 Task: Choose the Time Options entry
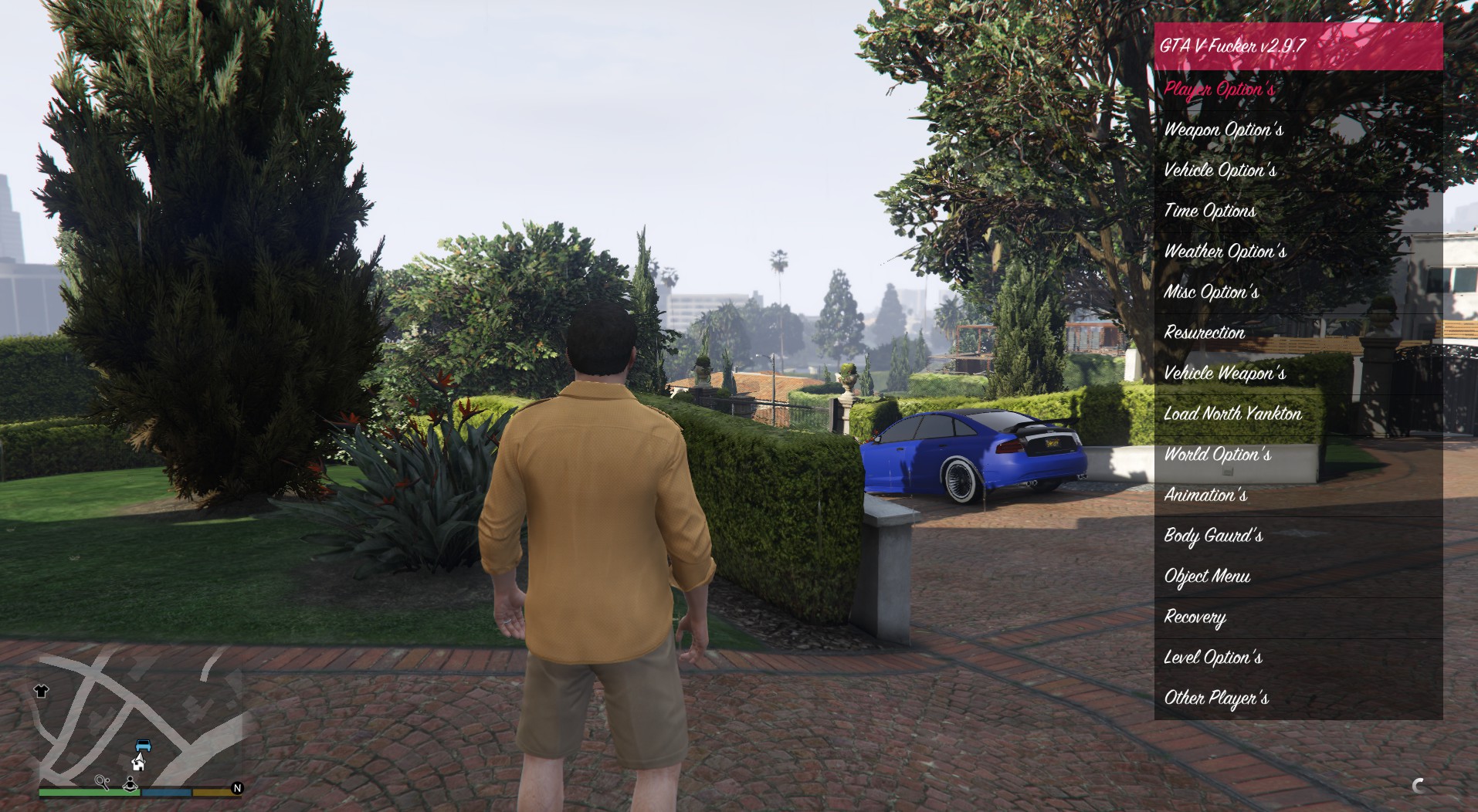click(x=1209, y=211)
